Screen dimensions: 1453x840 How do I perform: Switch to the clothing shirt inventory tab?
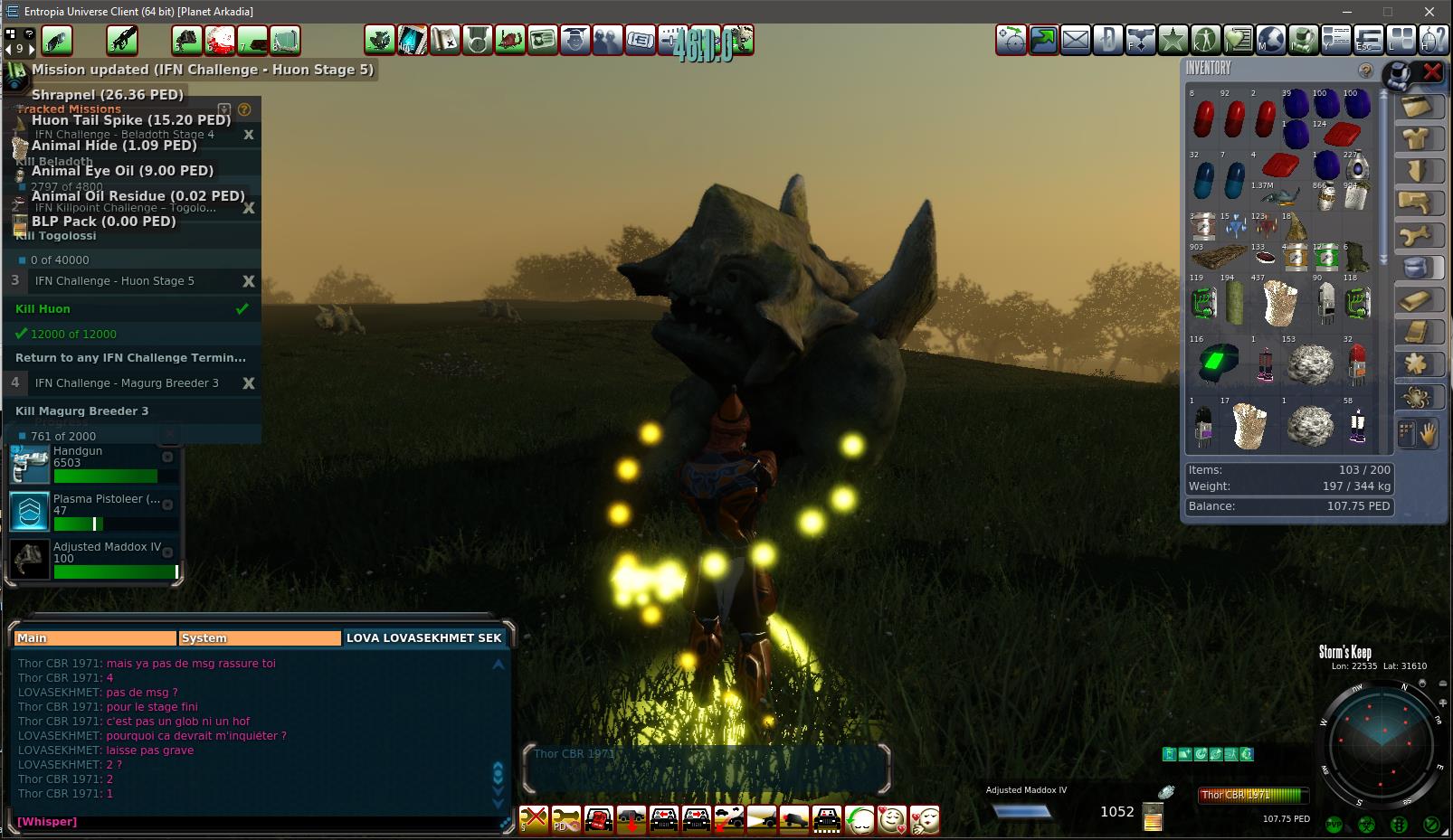point(1416,138)
